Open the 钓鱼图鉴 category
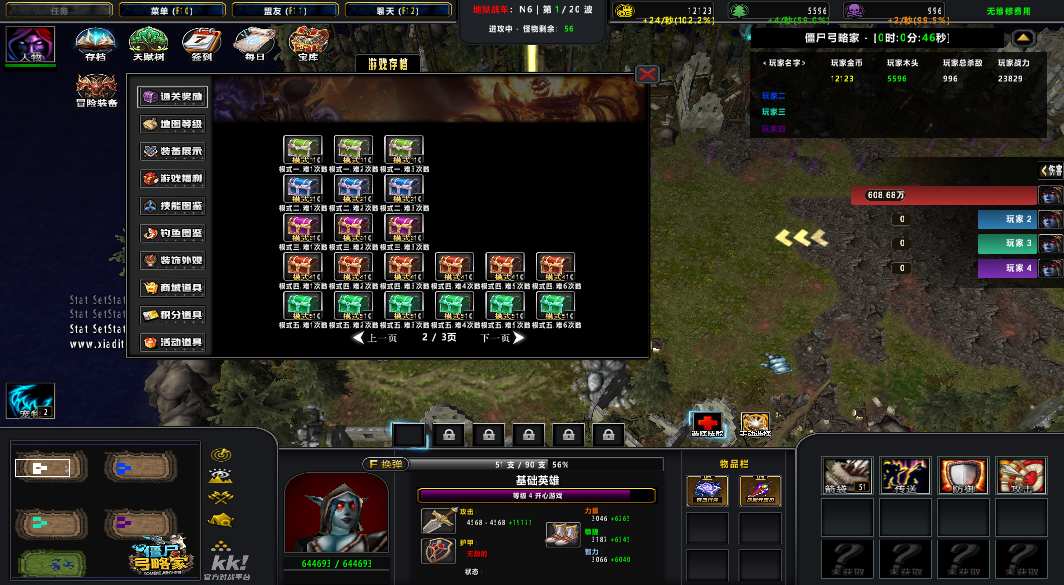The width and height of the screenshot is (1064, 585). [x=172, y=233]
